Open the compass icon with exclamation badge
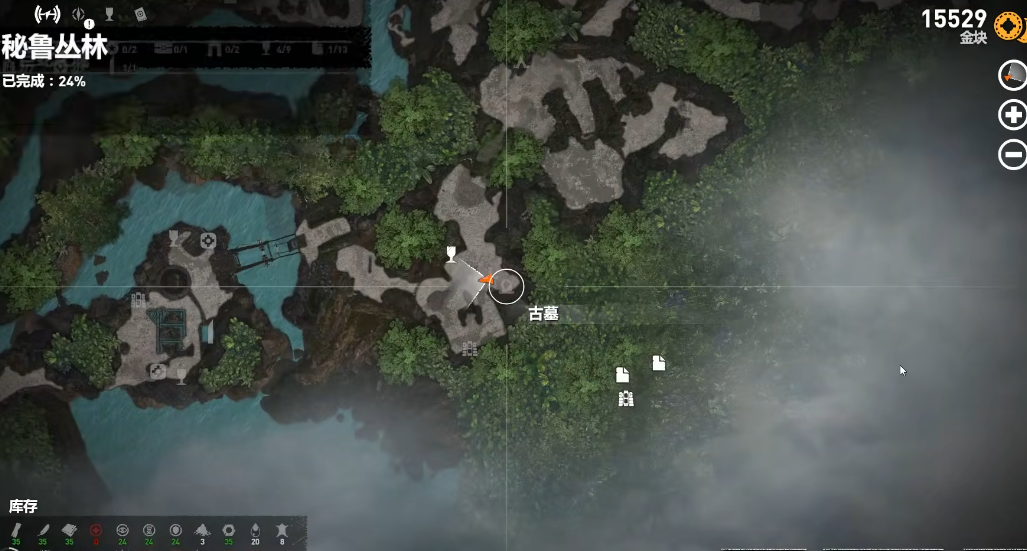The width and height of the screenshot is (1027, 551). 80,15
